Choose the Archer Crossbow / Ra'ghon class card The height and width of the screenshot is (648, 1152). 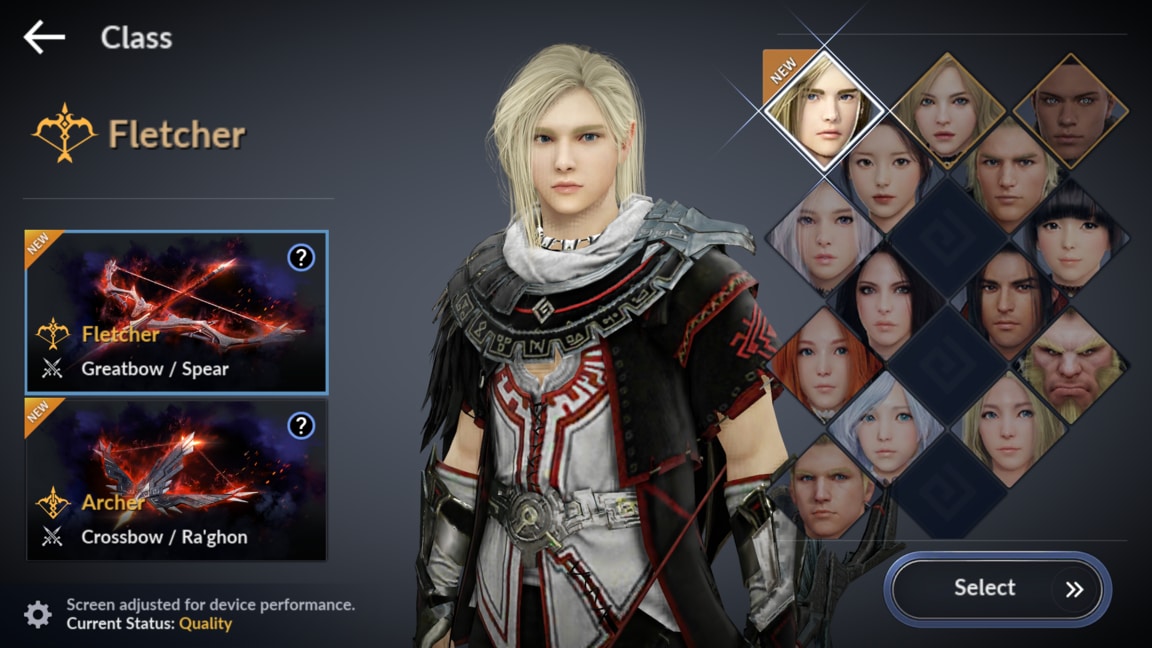tap(176, 480)
